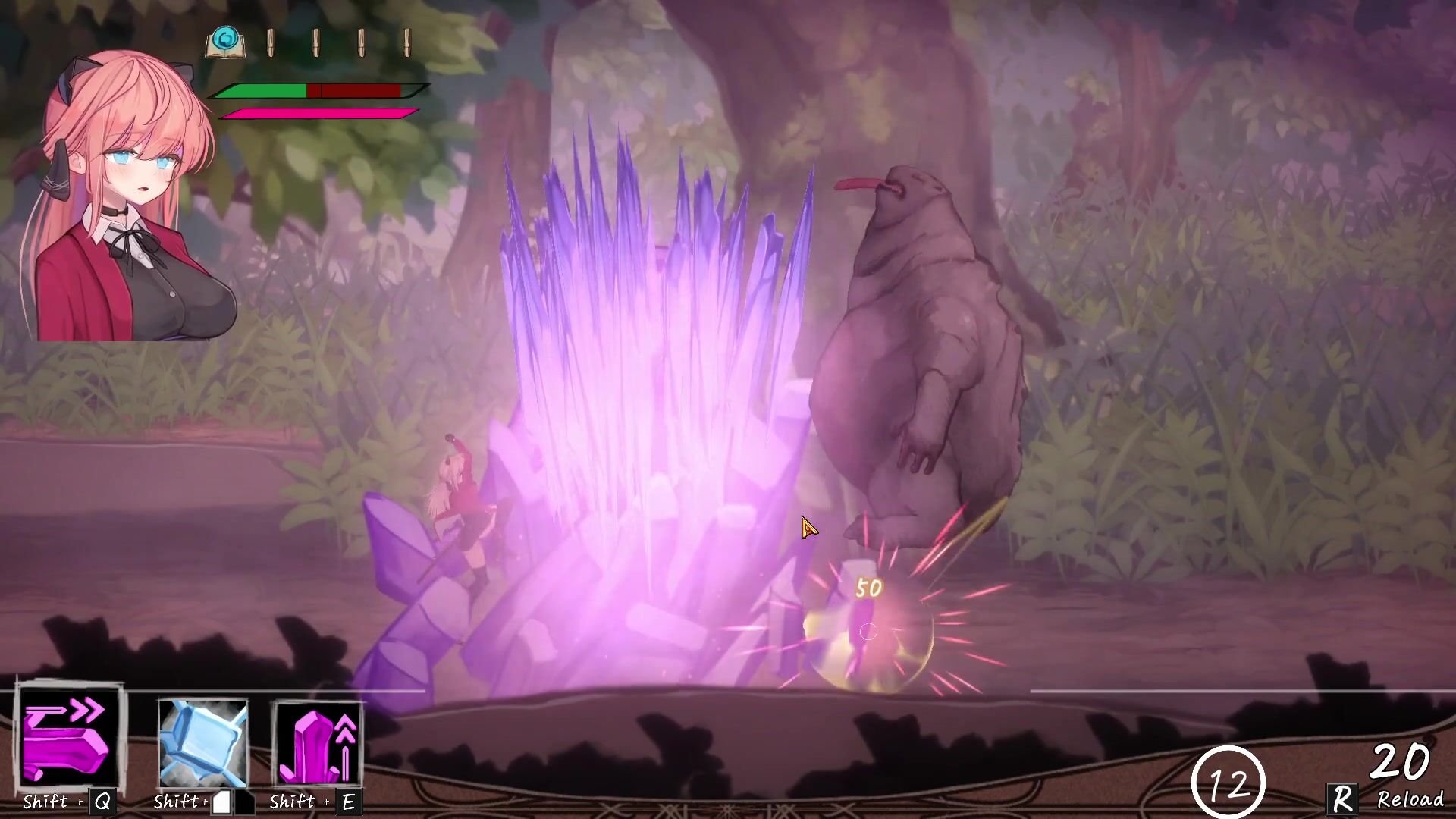Click the spellbook icon beside the bullets

point(224,43)
